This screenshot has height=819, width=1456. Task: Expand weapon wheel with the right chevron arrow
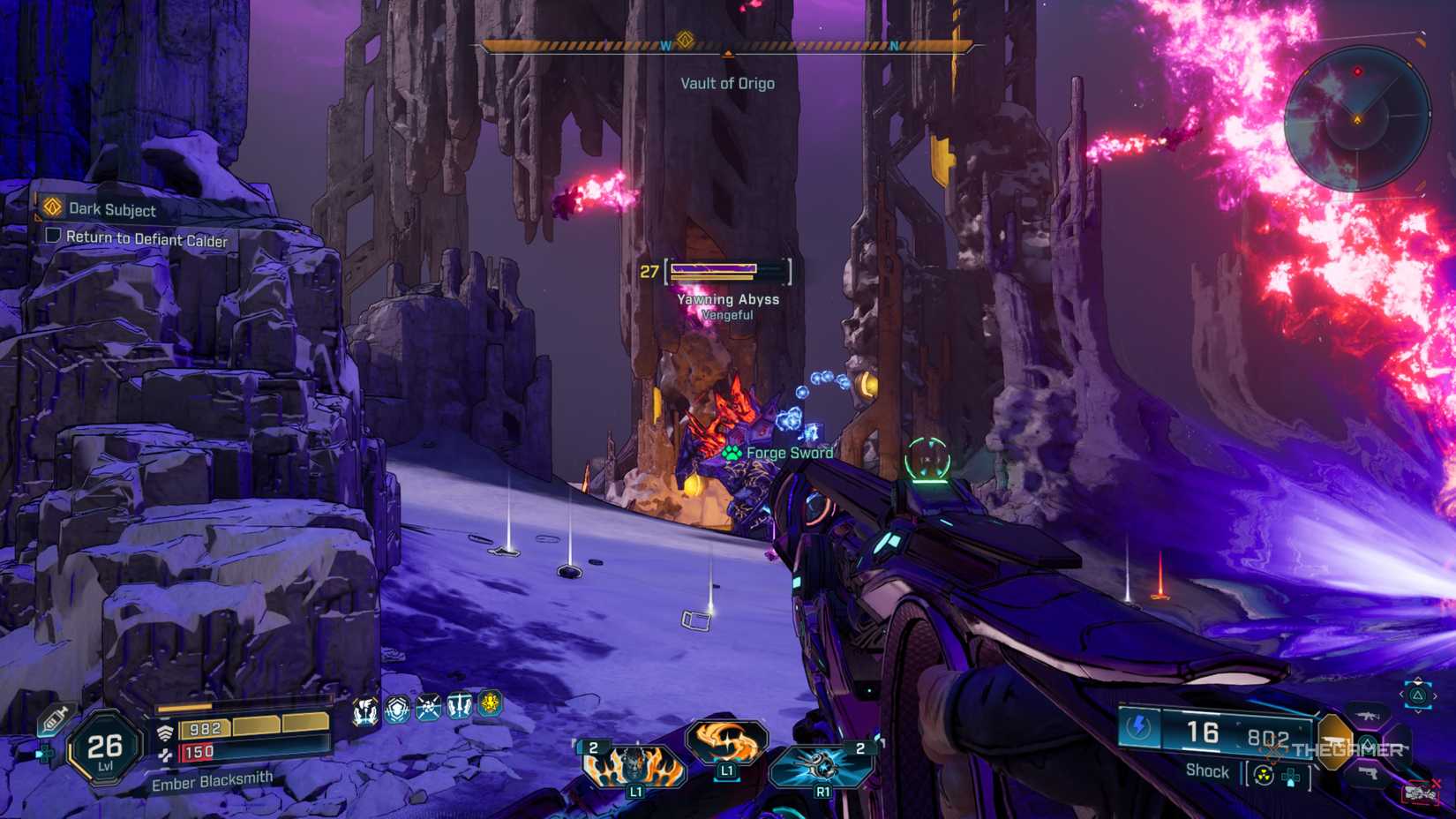(x=1435, y=695)
